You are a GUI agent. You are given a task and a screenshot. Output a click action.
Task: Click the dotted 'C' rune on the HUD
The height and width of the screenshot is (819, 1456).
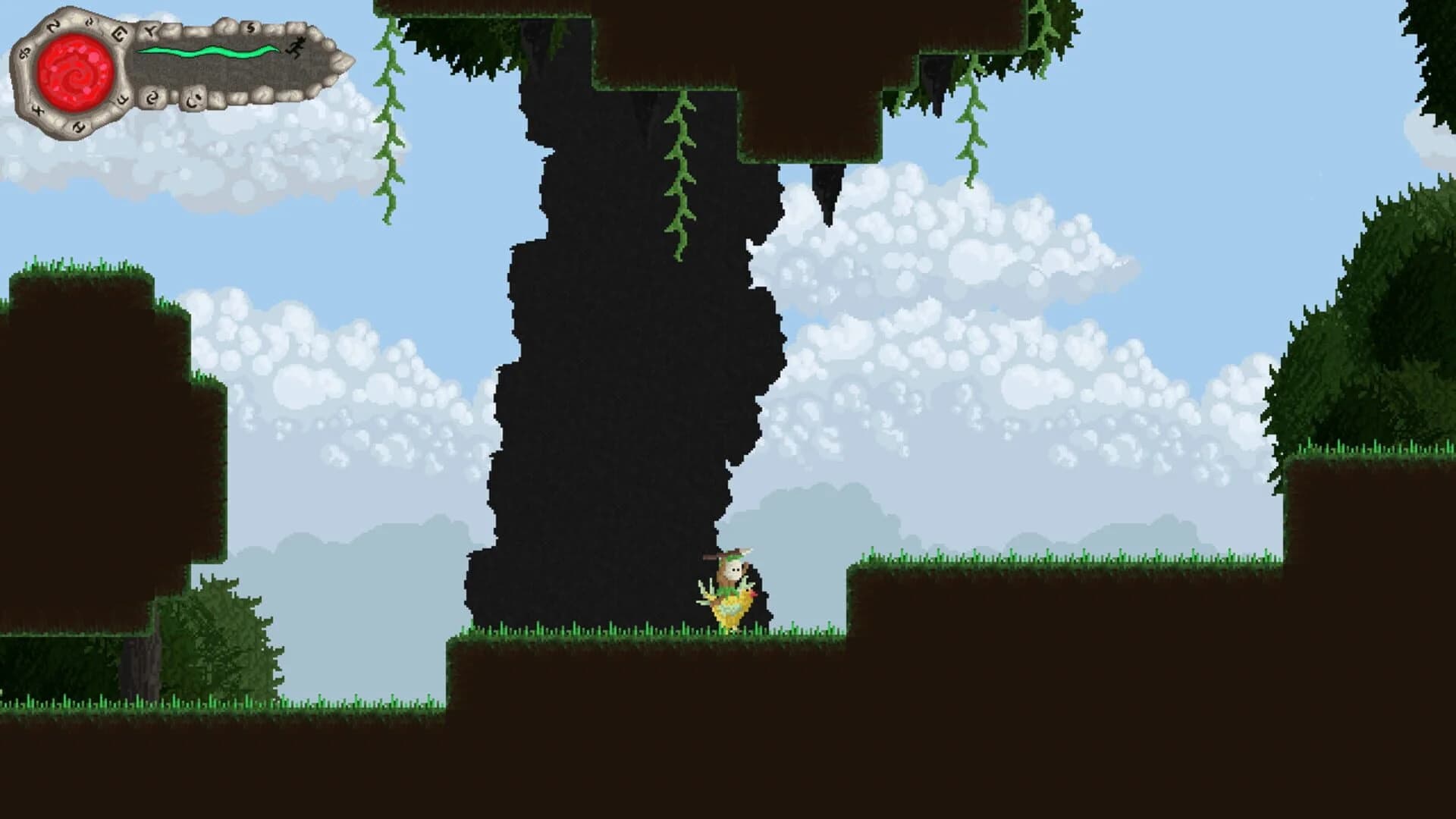point(193,100)
